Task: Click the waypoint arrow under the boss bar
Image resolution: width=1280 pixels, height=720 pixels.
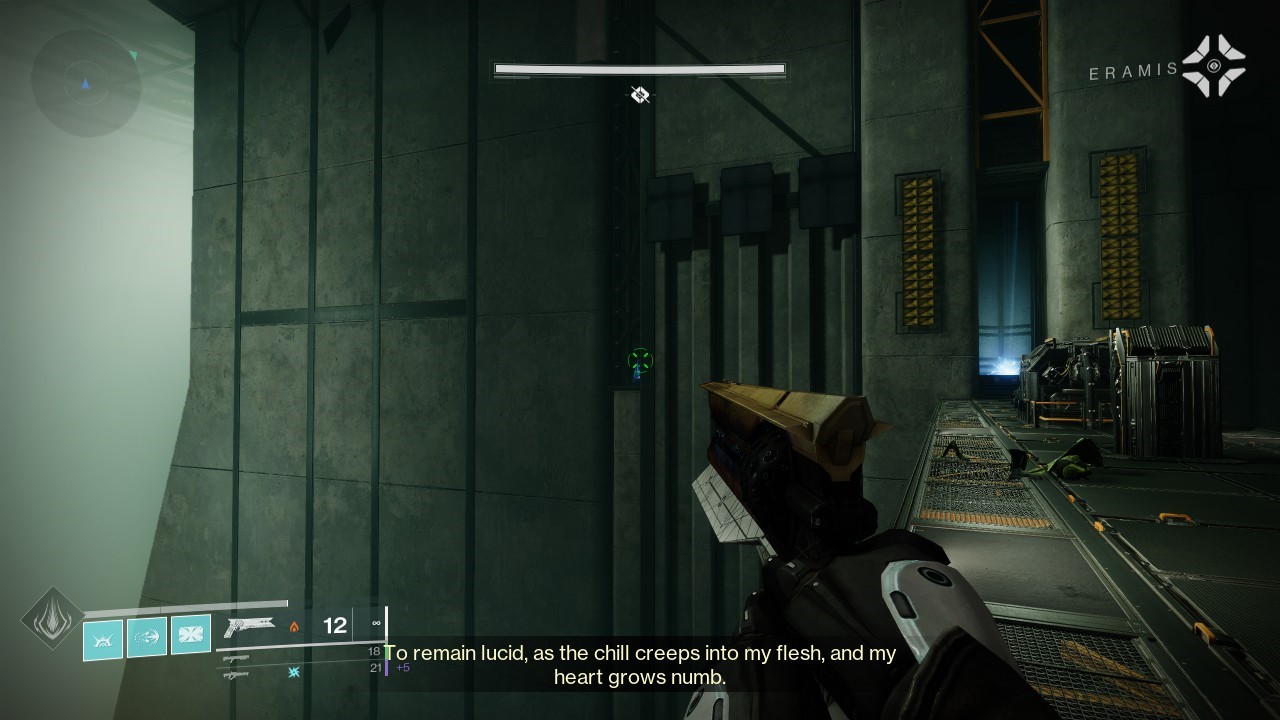Action: click(639, 94)
